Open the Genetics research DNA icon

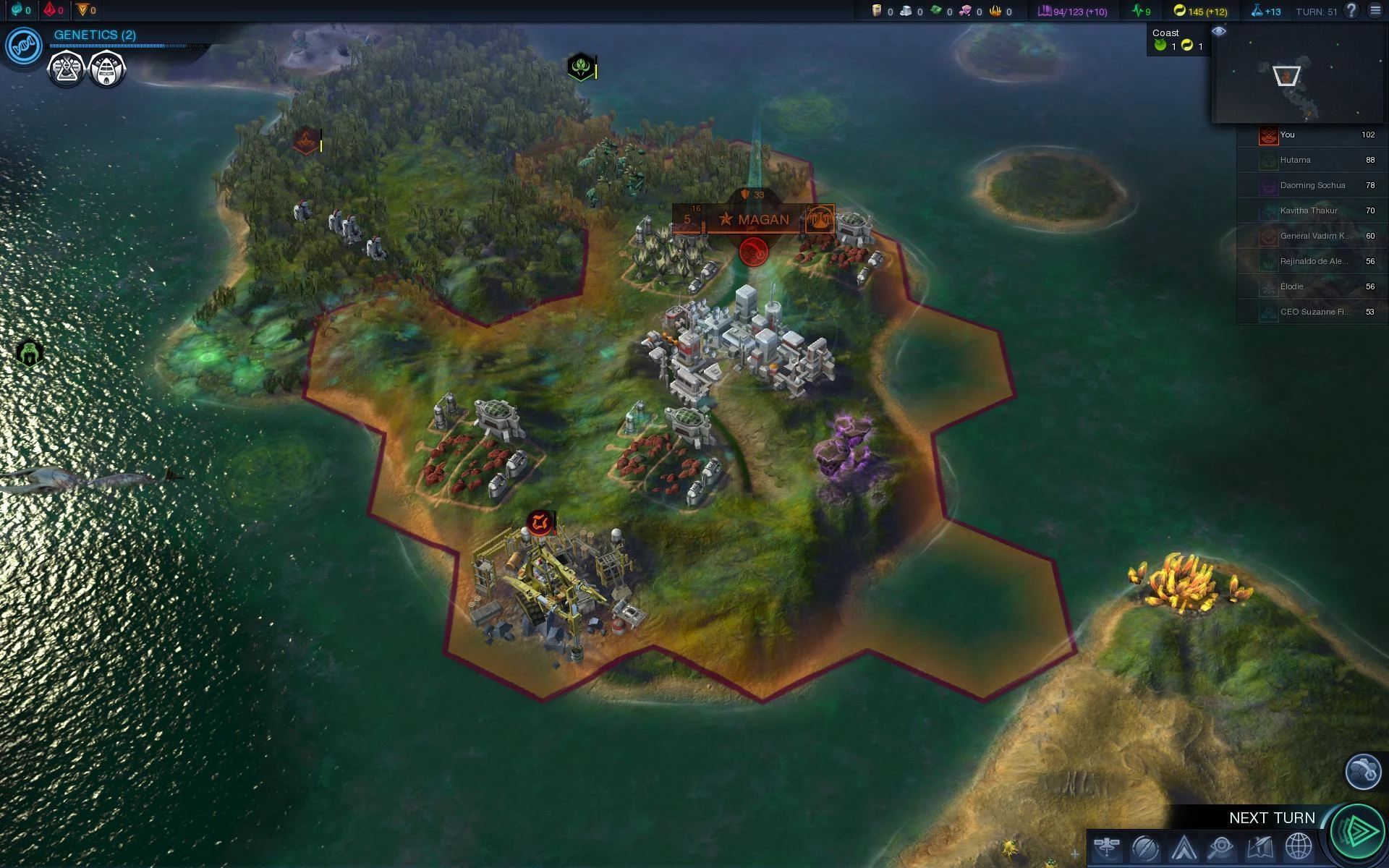tap(23, 47)
